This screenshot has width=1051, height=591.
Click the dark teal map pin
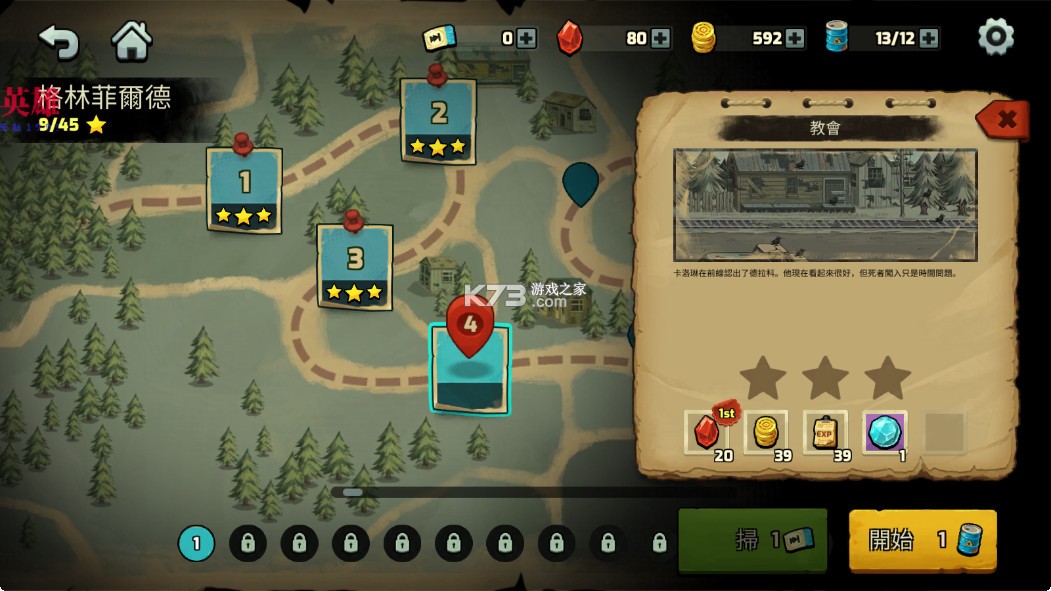581,184
